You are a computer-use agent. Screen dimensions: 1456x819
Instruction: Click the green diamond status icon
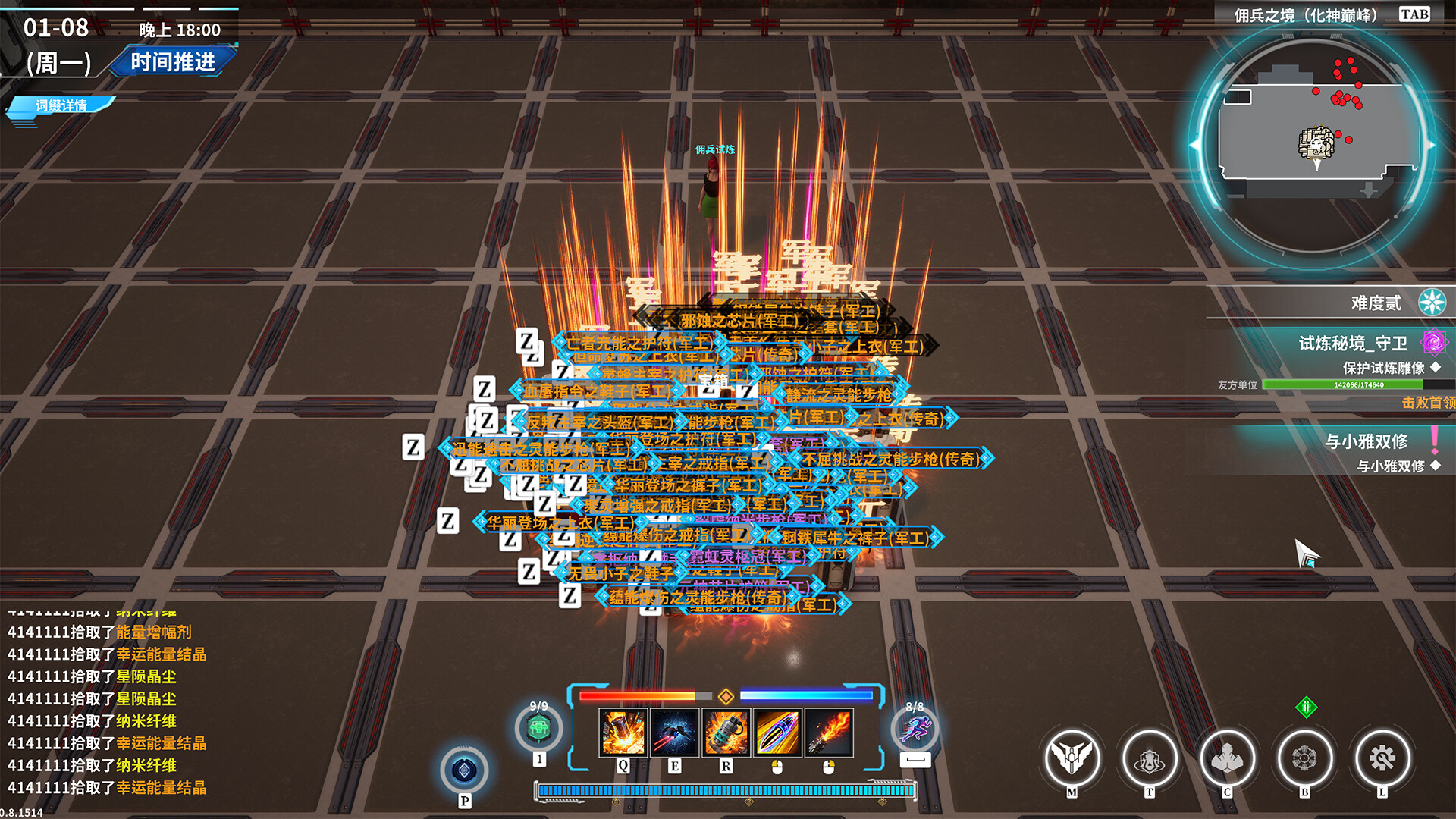(1306, 708)
